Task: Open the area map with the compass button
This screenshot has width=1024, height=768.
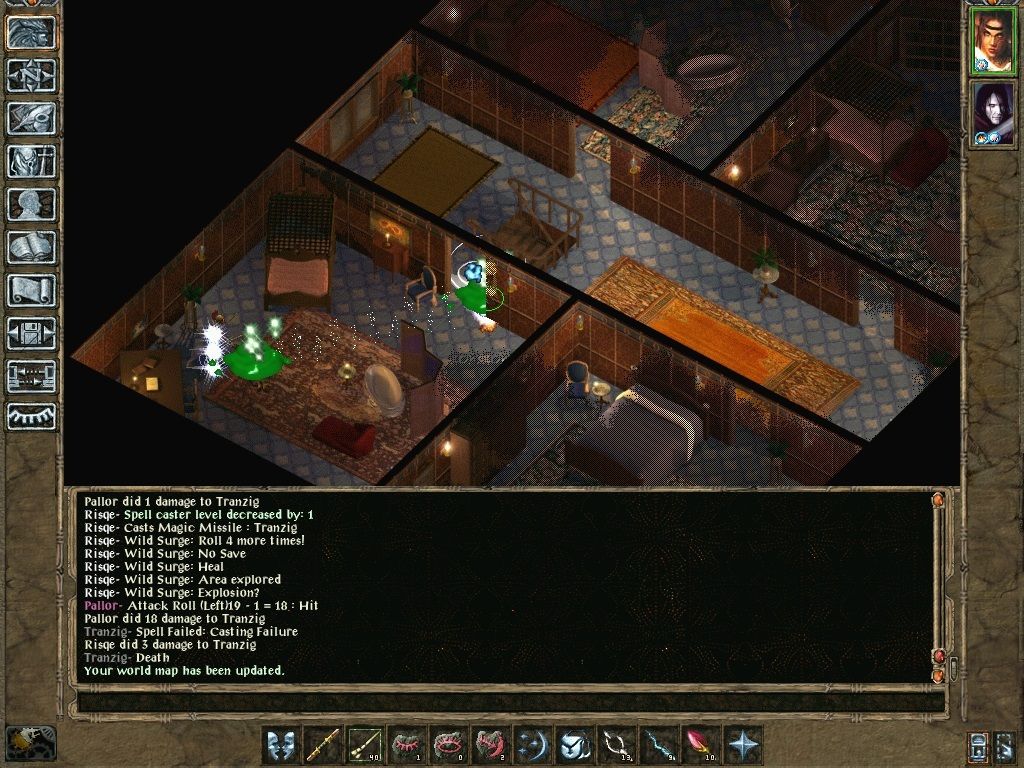Action: click(31, 75)
